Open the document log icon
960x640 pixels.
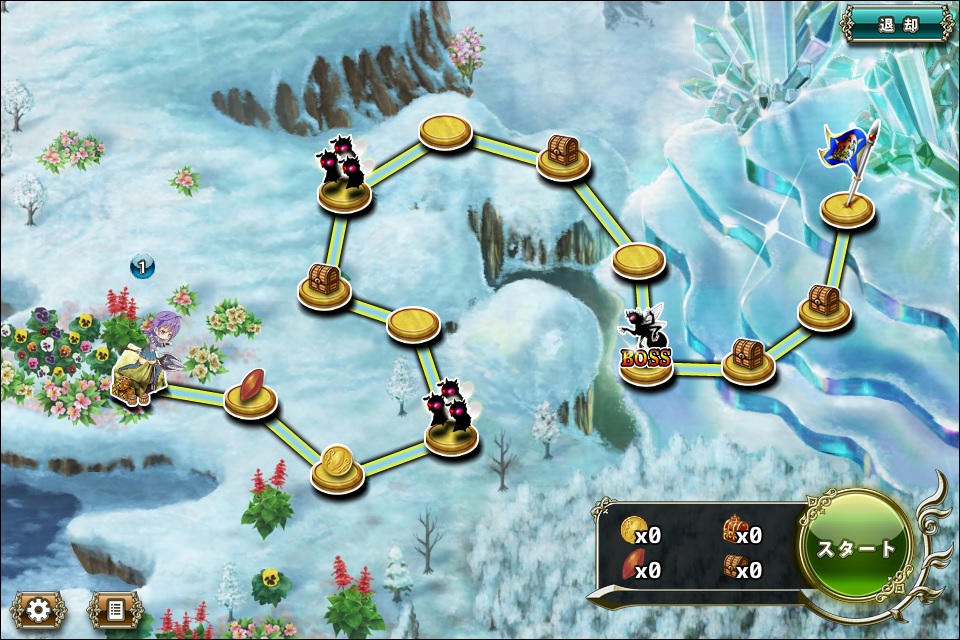pos(115,609)
